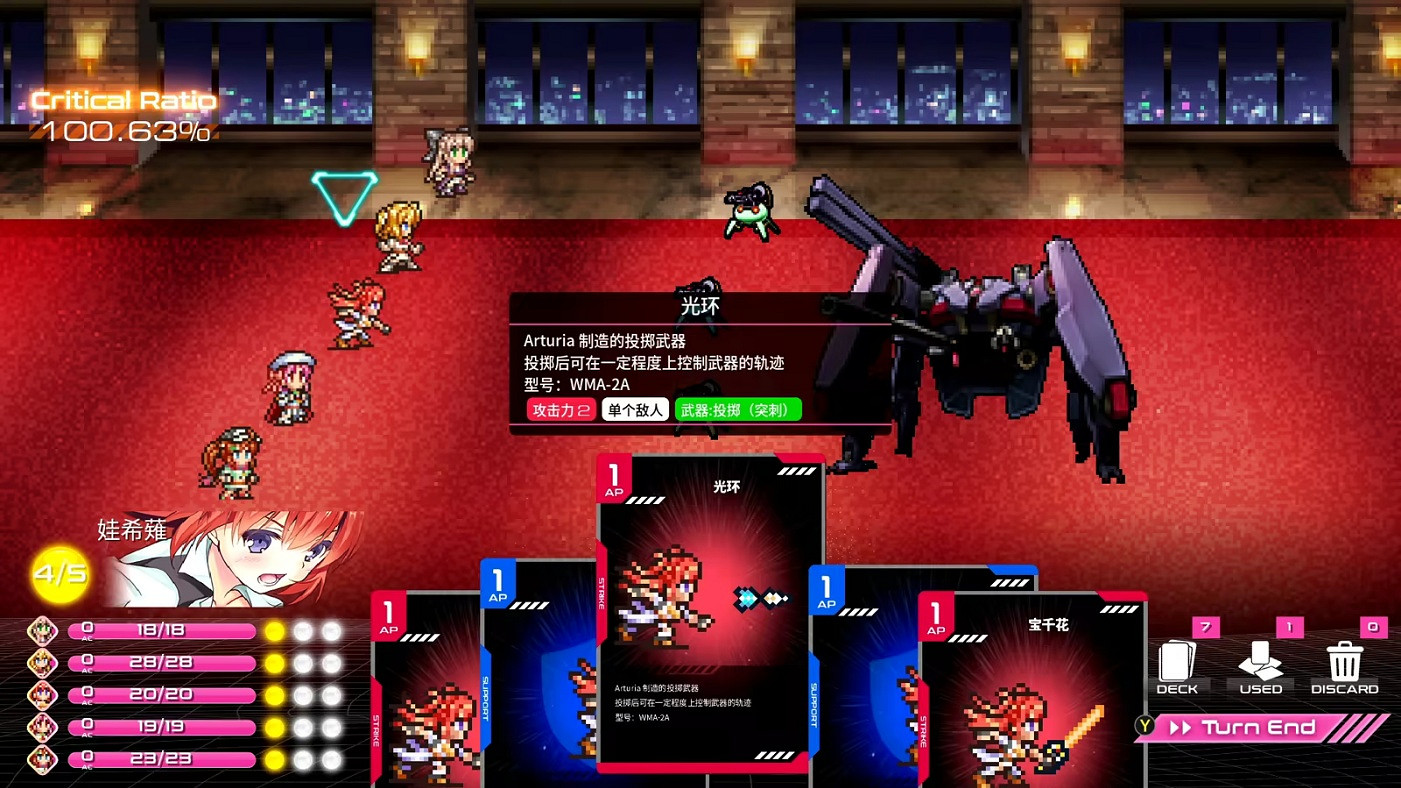Click the 单个敌人 target tag in the tooltip
The height and width of the screenshot is (788, 1401).
pos(635,409)
